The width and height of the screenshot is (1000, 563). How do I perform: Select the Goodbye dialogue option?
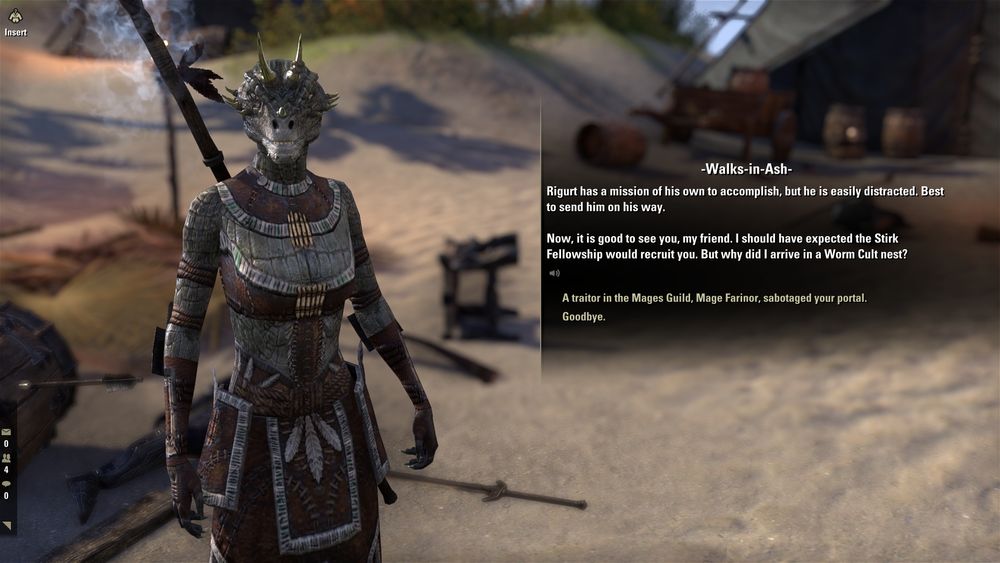click(x=583, y=317)
